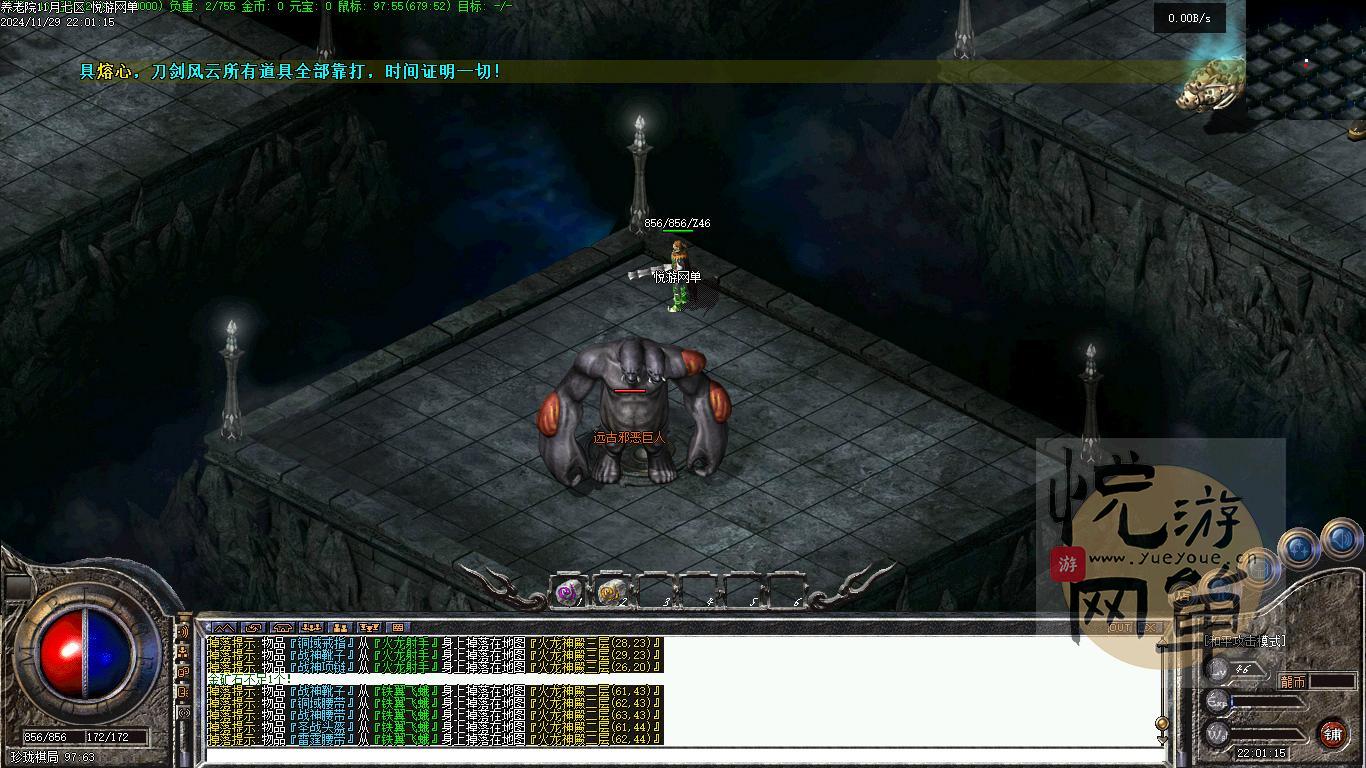This screenshot has height=768, width=1366.
Task: Click the speaker icon atop the right panel
Action: click(1340, 539)
